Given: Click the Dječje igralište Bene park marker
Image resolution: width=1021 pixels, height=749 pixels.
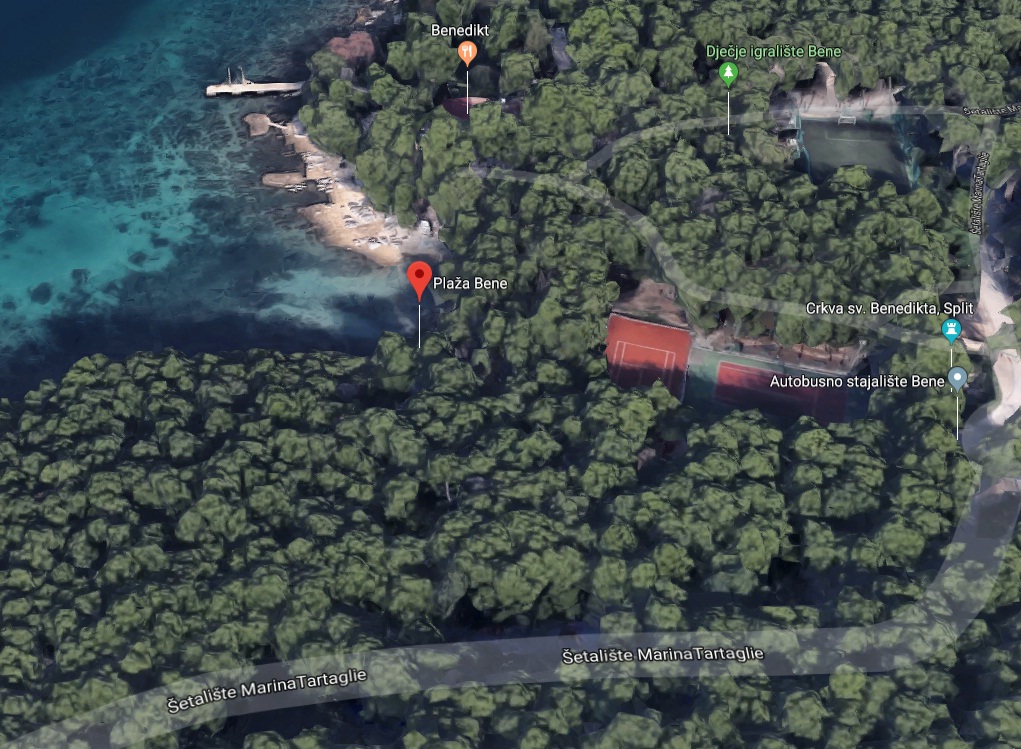Looking at the screenshot, I should point(728,72).
